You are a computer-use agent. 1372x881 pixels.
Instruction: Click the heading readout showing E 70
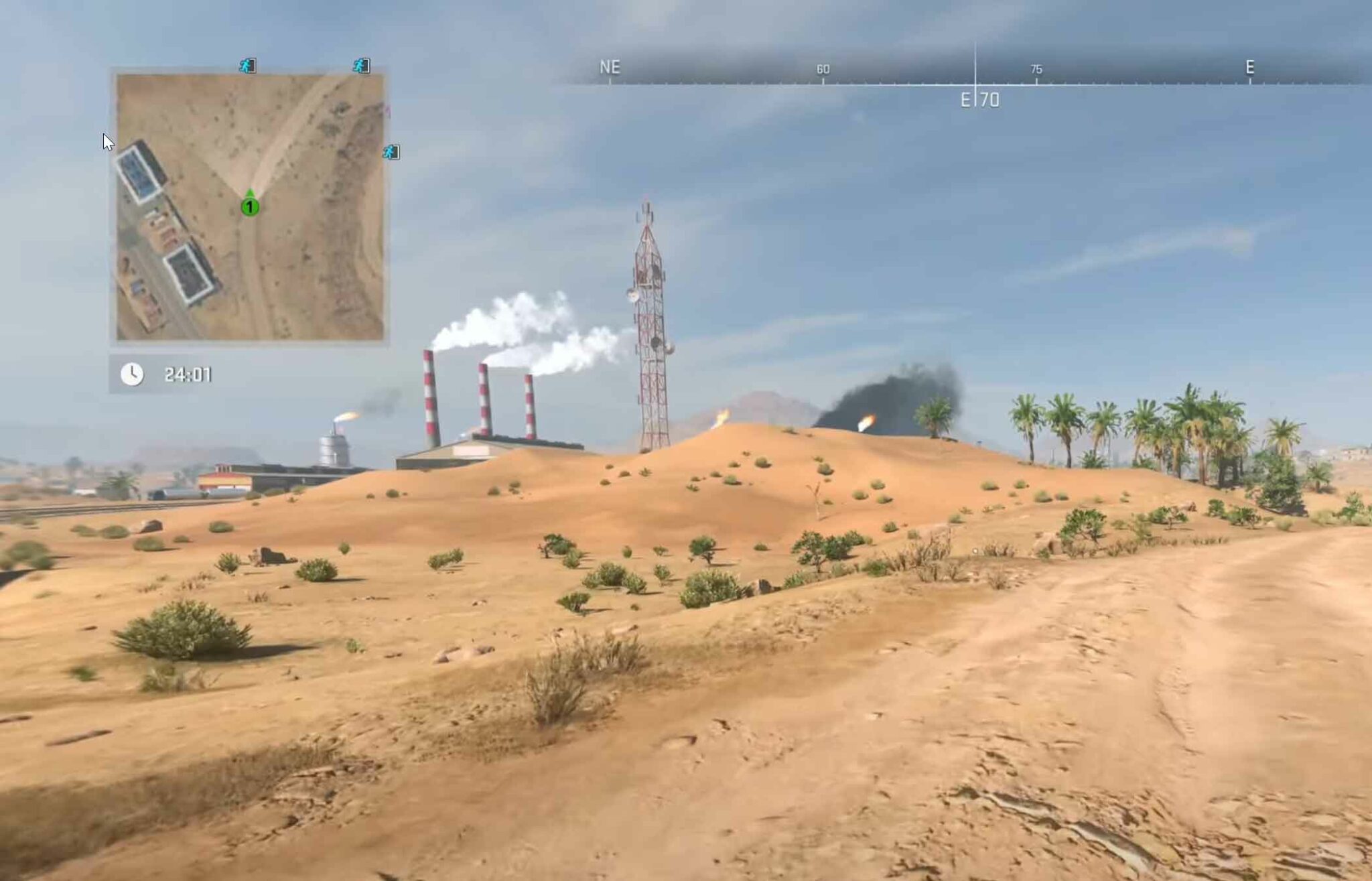click(979, 100)
